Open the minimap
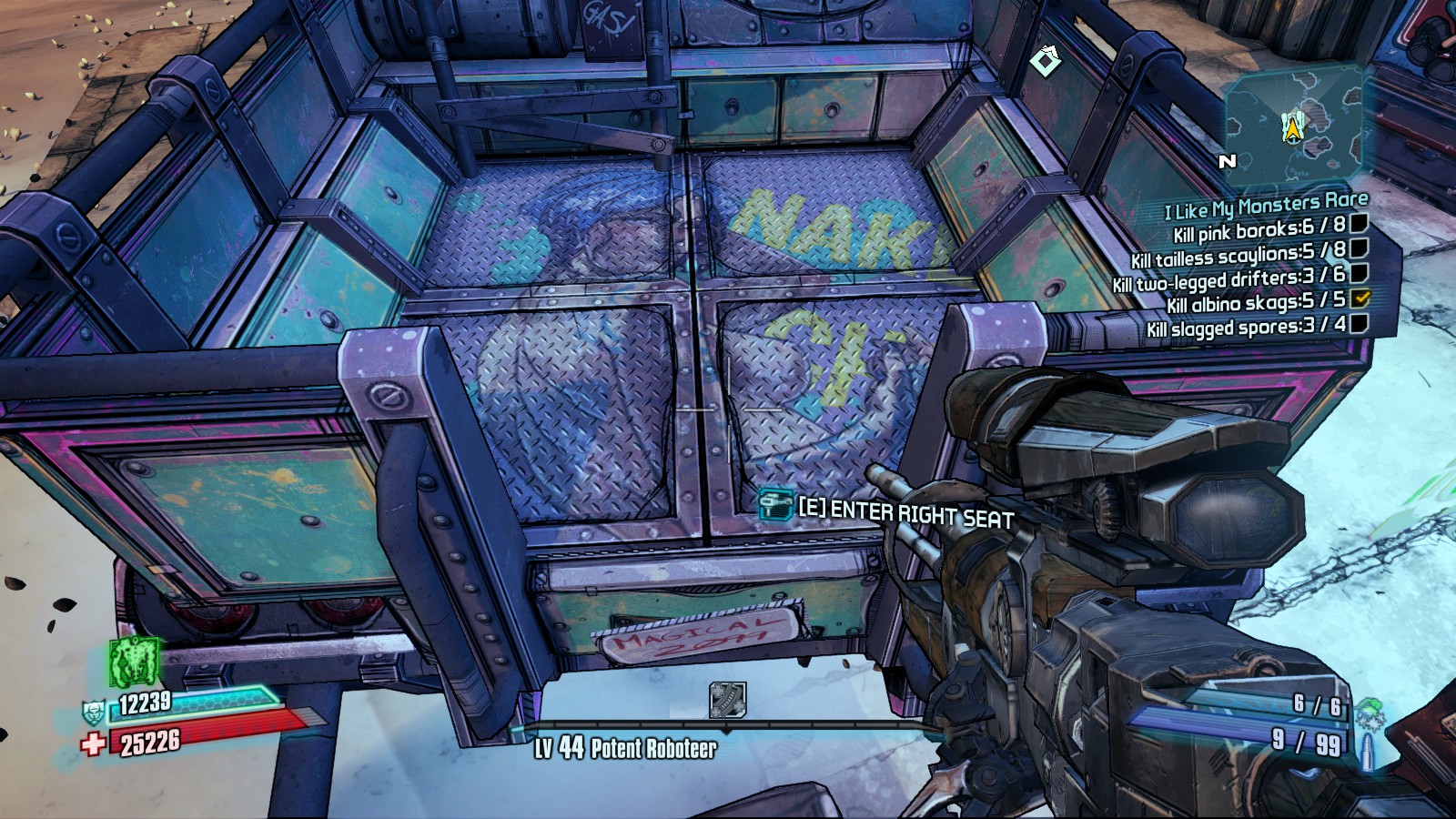 coord(1293,125)
